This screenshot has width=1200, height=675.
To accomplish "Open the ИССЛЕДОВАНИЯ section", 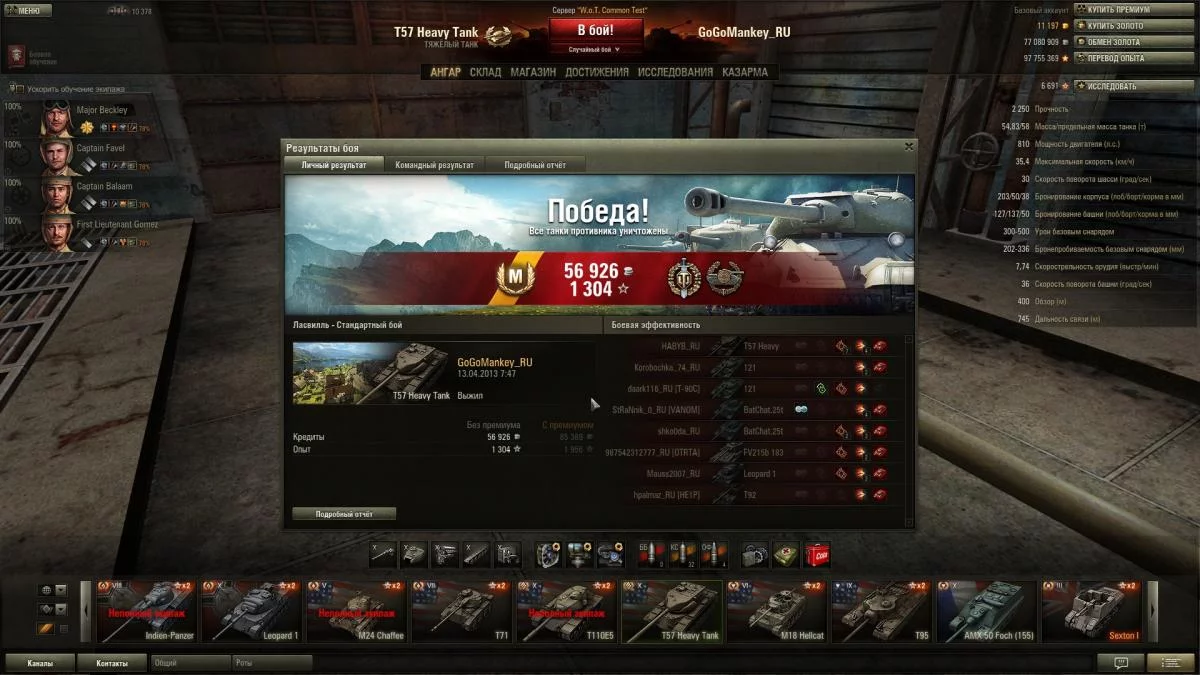I will [x=675, y=72].
